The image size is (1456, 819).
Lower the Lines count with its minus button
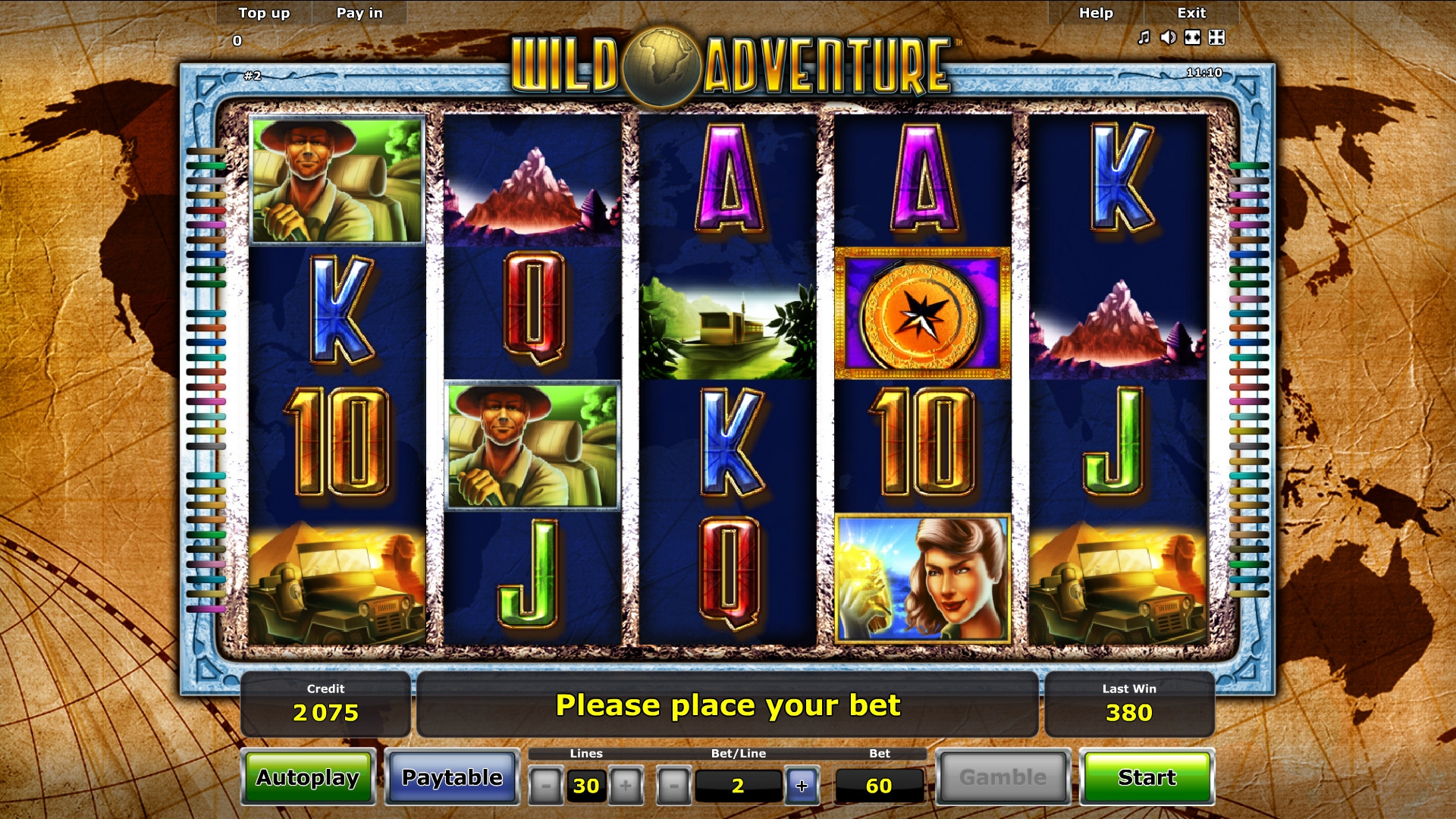[x=545, y=786]
